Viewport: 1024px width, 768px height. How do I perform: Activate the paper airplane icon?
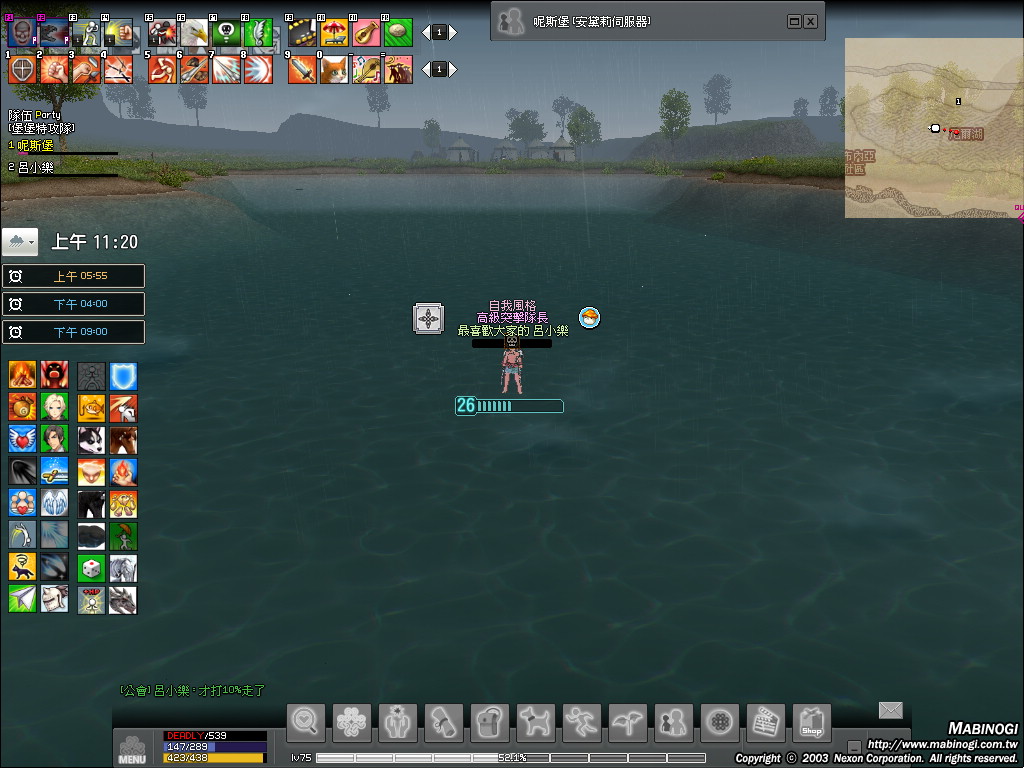23,599
